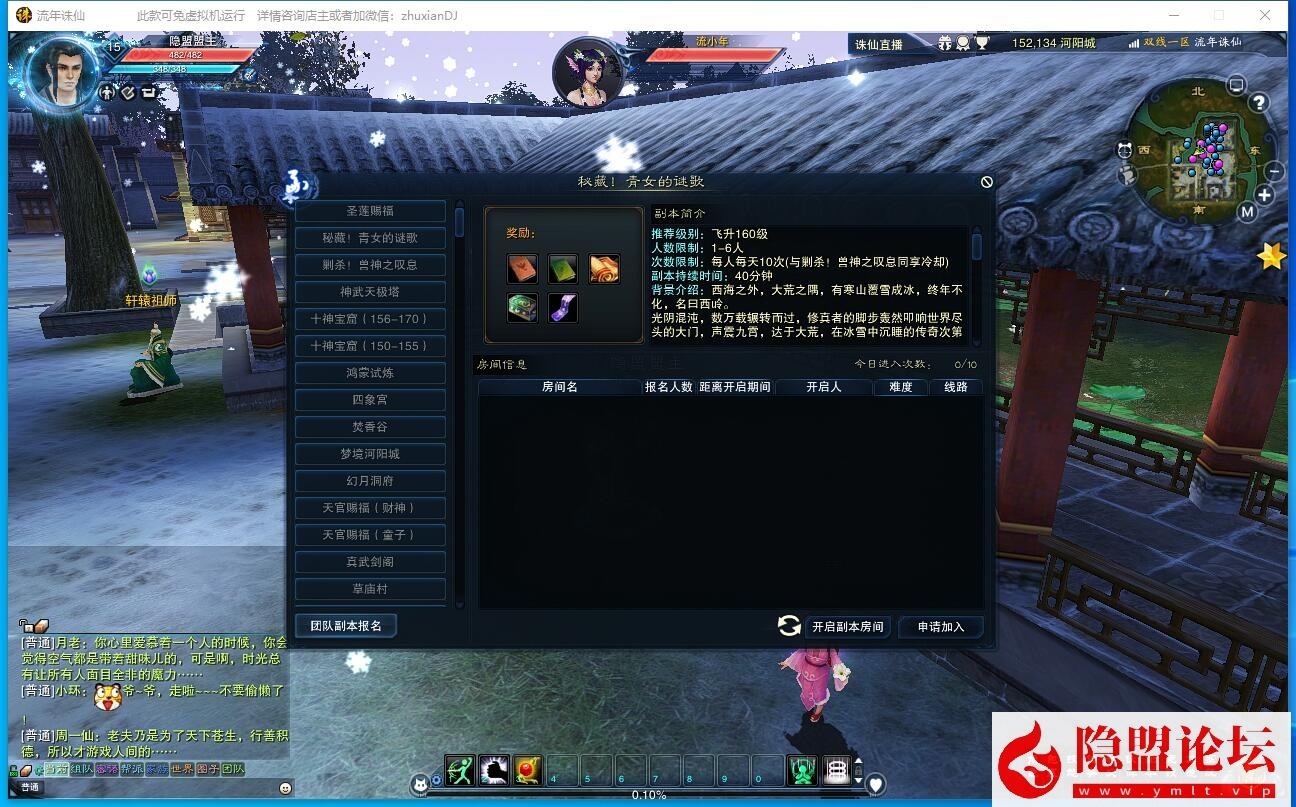
Task: Activate the red orb skill in slot 3
Action: coord(525,771)
